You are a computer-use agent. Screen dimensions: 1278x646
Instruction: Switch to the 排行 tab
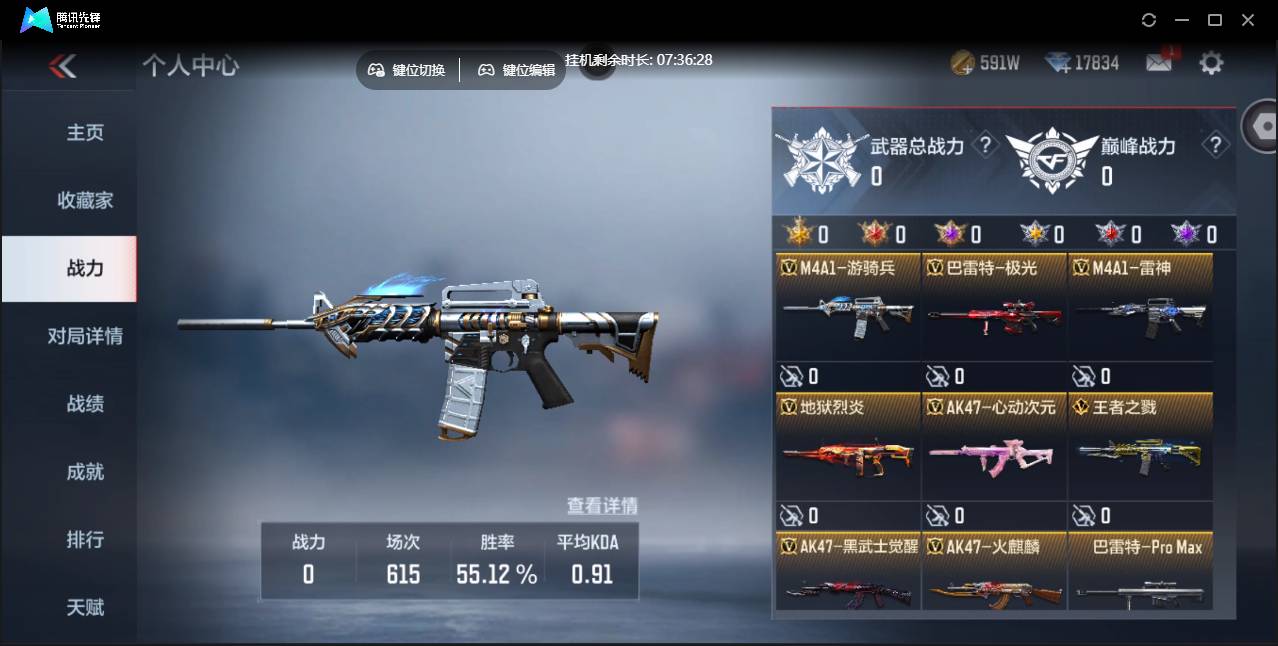[85, 540]
